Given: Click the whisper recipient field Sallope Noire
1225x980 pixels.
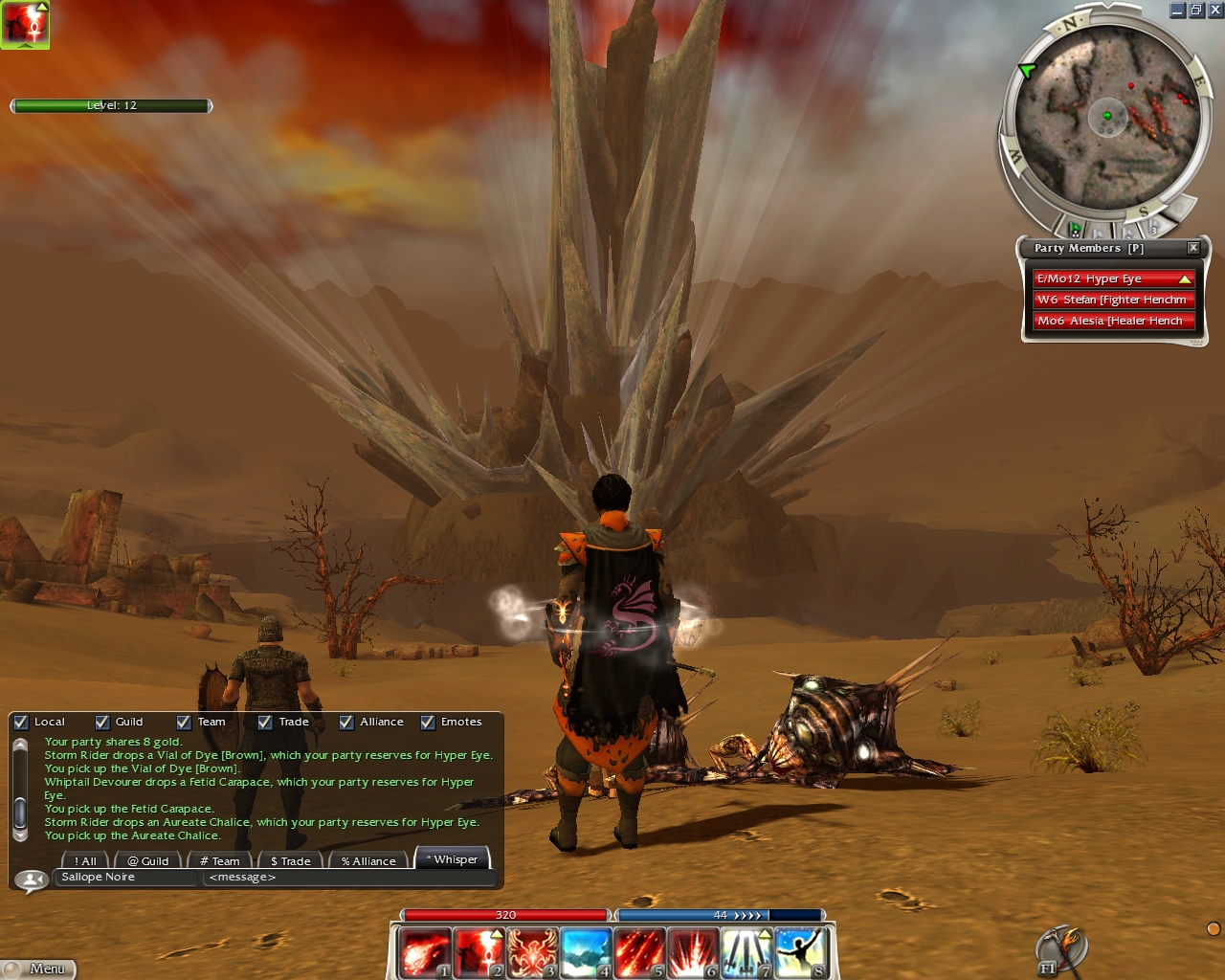Looking at the screenshot, I should [x=126, y=878].
